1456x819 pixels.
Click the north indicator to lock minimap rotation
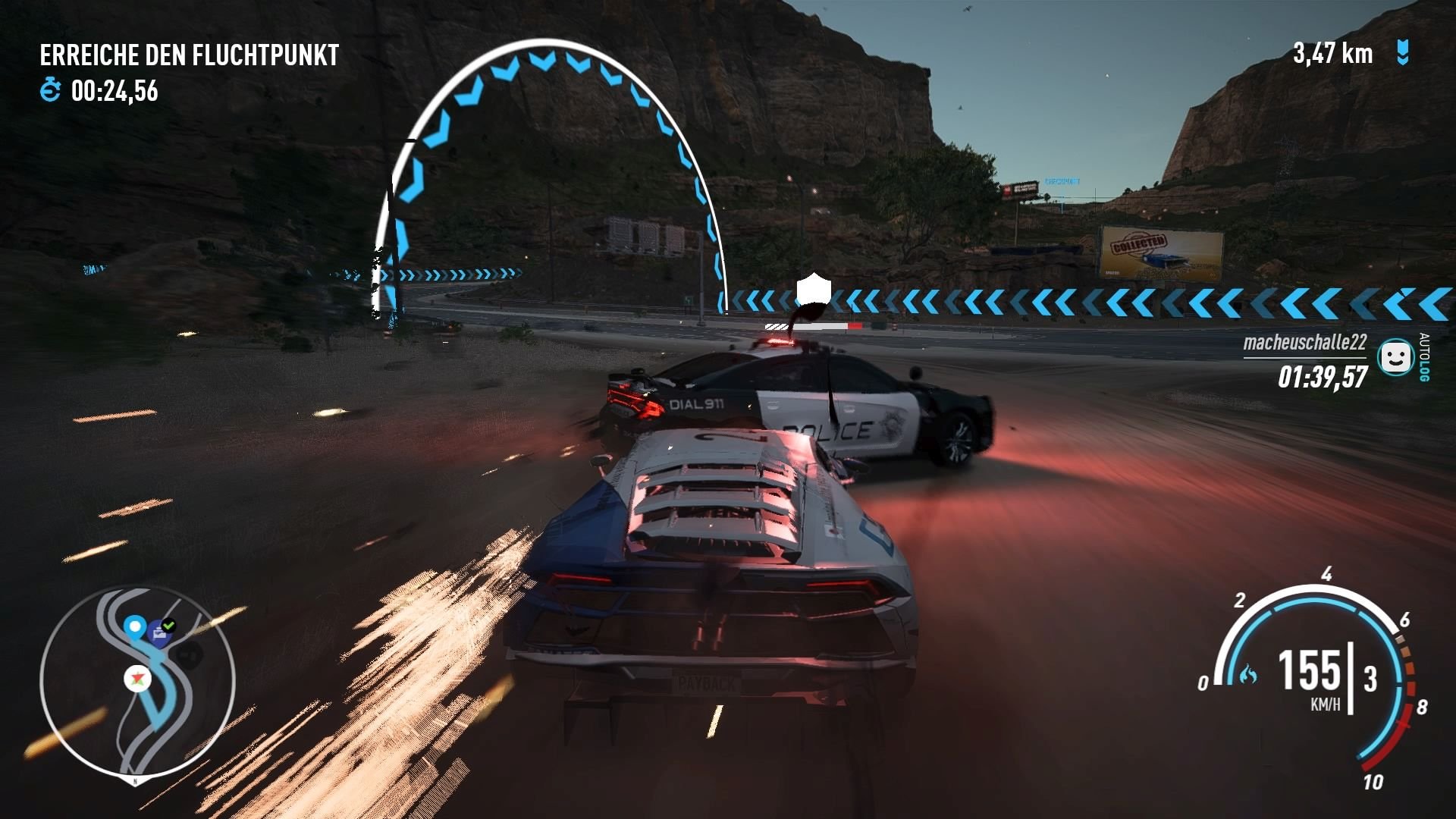click(135, 780)
